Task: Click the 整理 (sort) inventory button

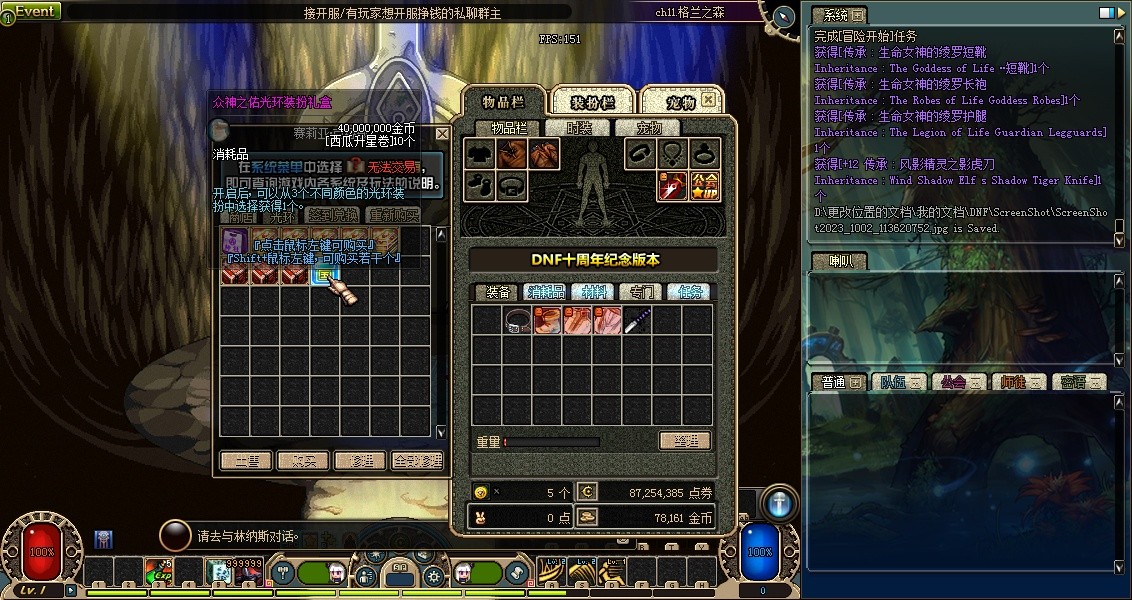Action: pyautogui.click(x=685, y=441)
